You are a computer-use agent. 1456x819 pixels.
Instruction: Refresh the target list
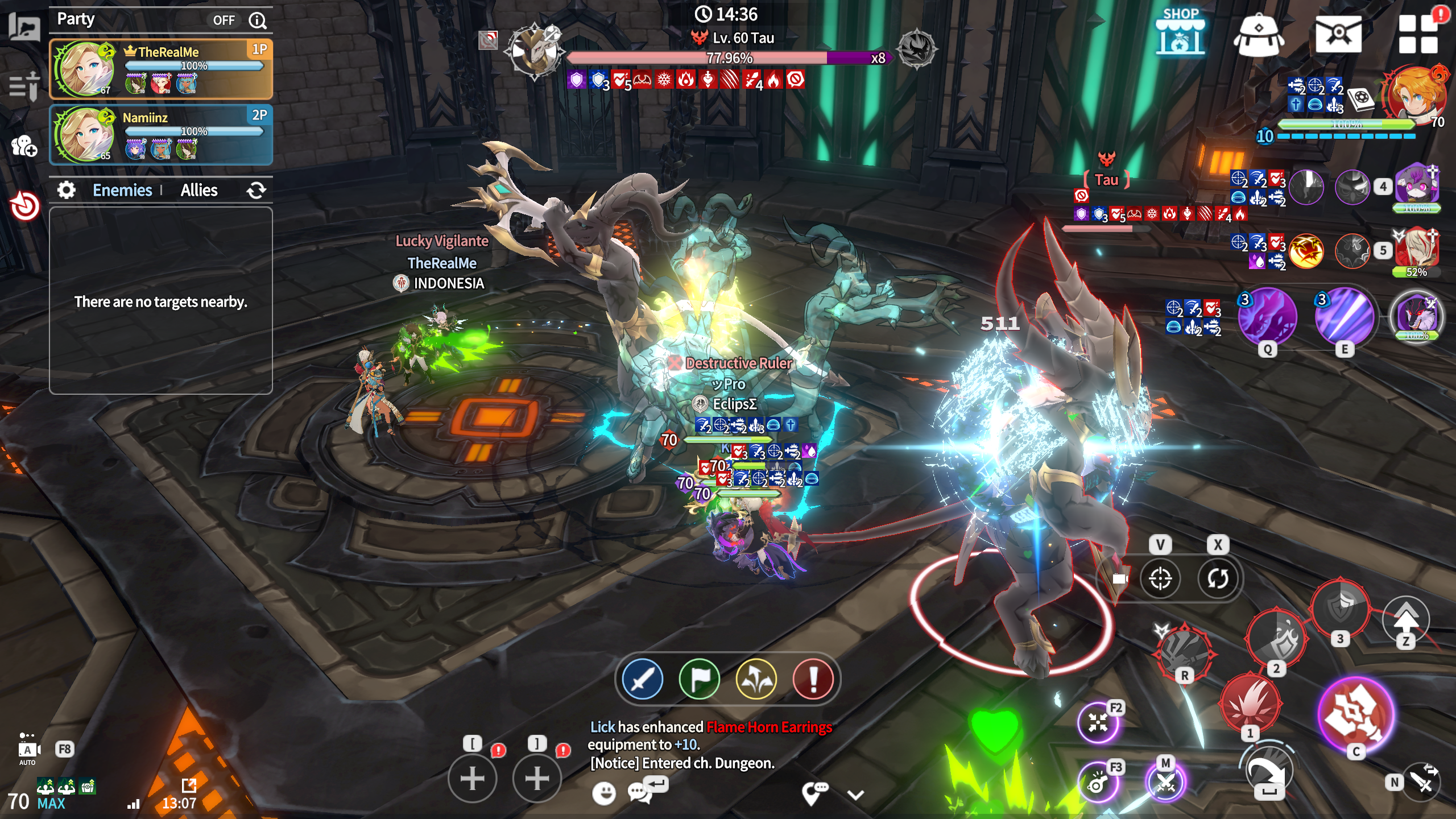tap(257, 190)
